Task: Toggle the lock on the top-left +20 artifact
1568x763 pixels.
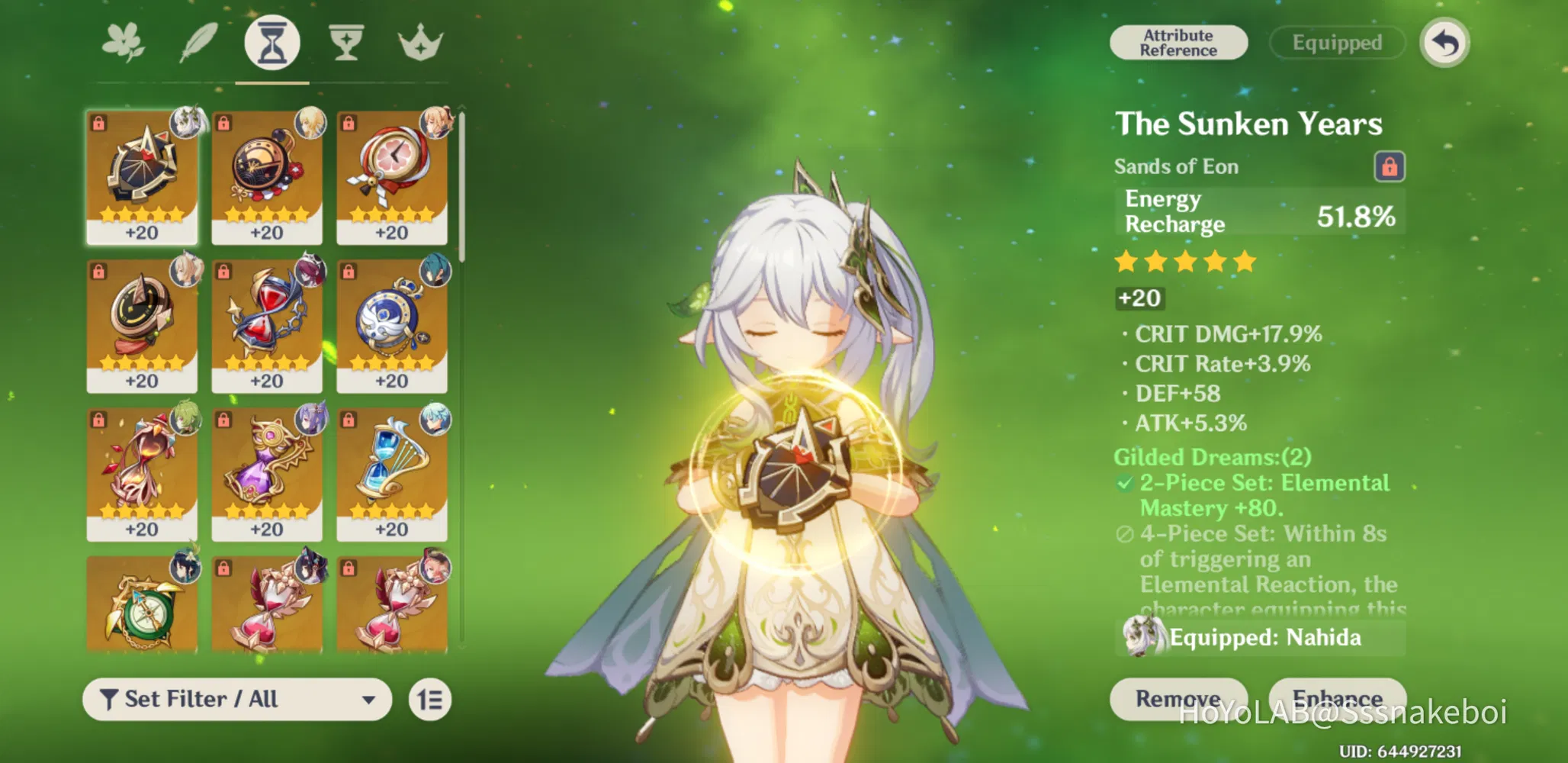Action: (x=98, y=123)
